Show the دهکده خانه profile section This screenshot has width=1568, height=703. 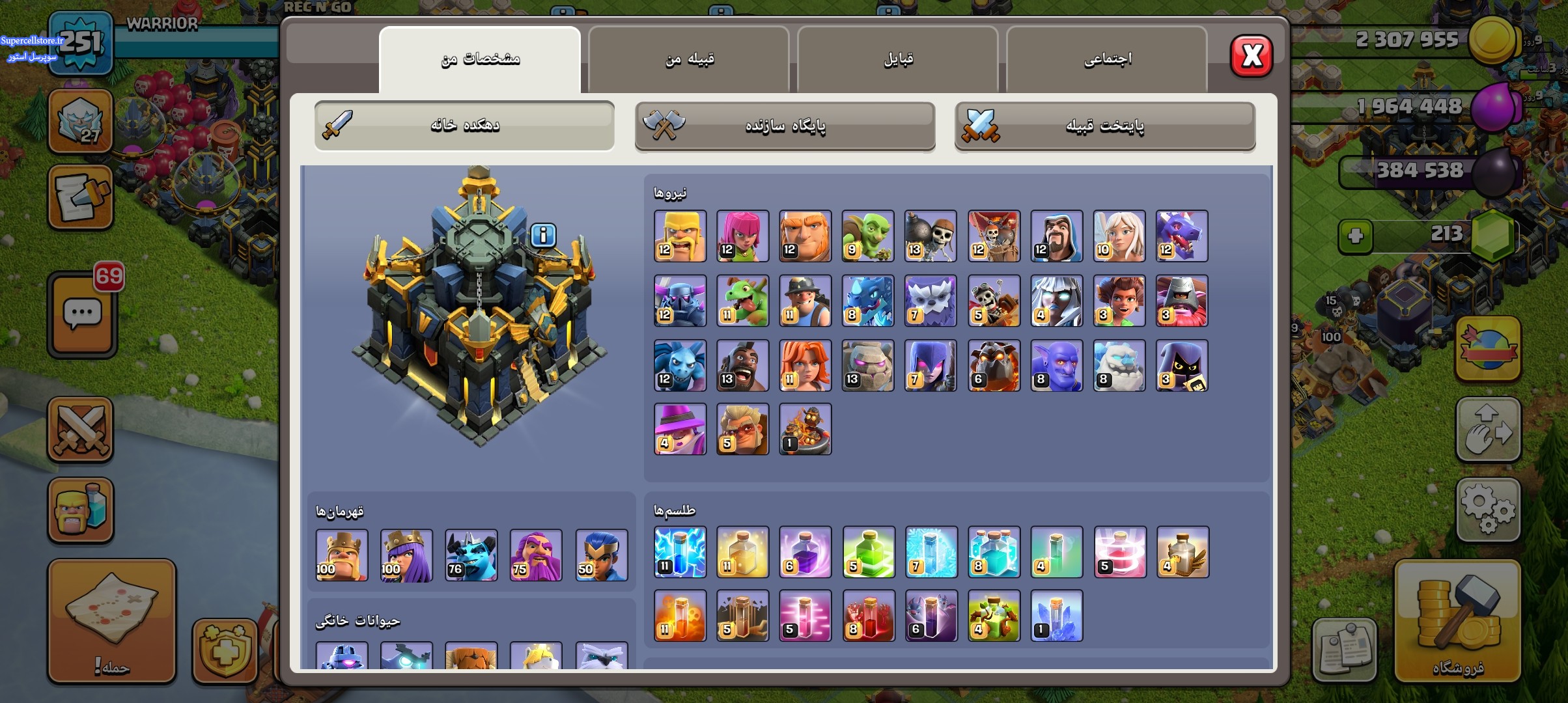464,126
